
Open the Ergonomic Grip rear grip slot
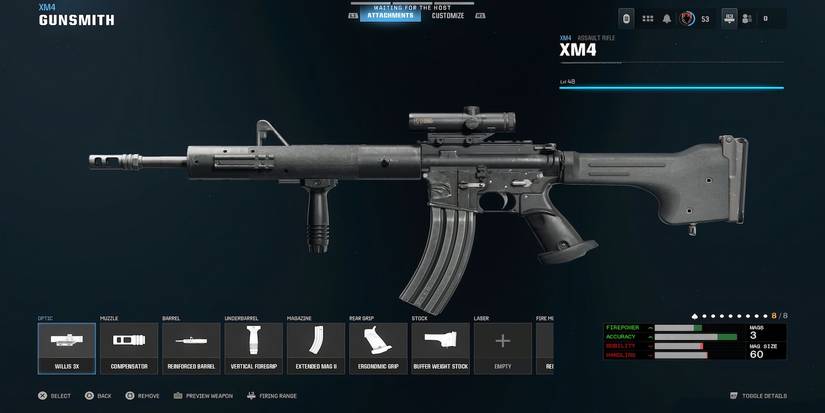(378, 347)
